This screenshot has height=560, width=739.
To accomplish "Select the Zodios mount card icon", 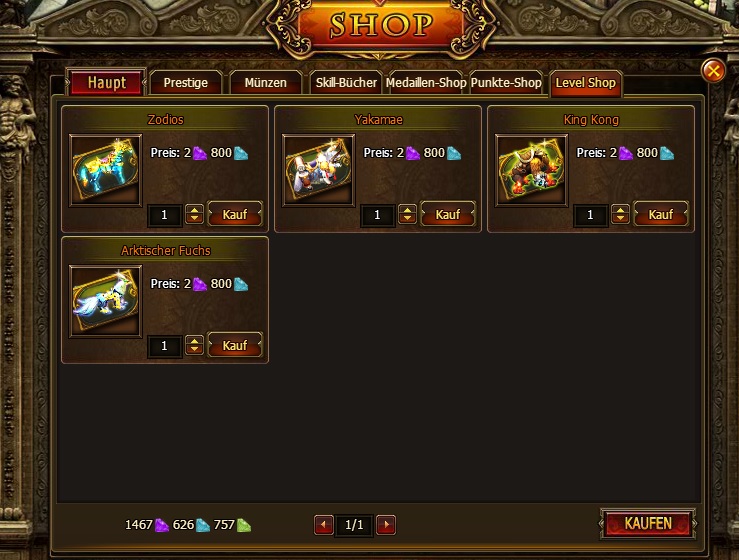I will pos(106,170).
